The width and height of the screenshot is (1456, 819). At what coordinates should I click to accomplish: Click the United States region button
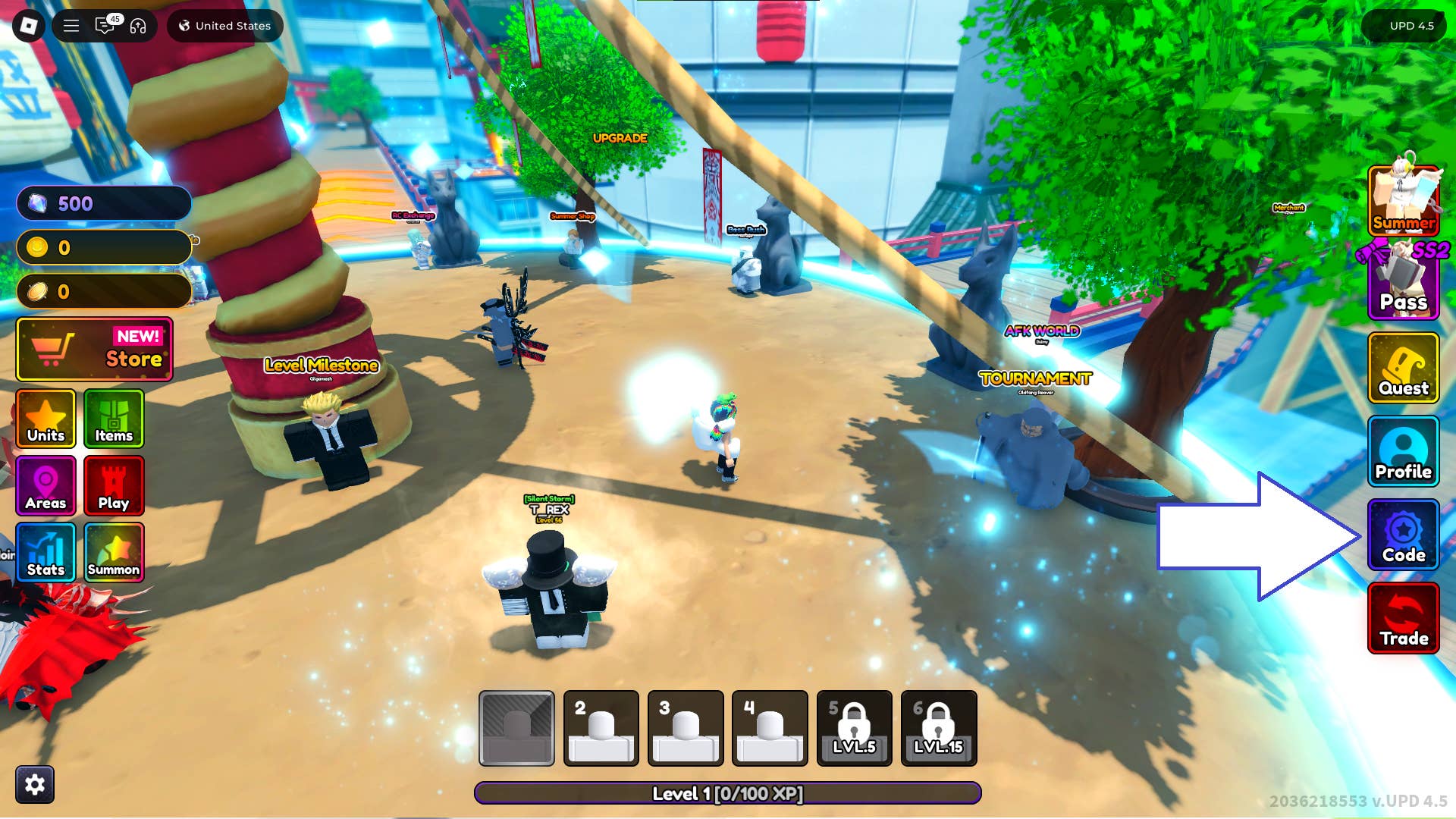click(224, 26)
